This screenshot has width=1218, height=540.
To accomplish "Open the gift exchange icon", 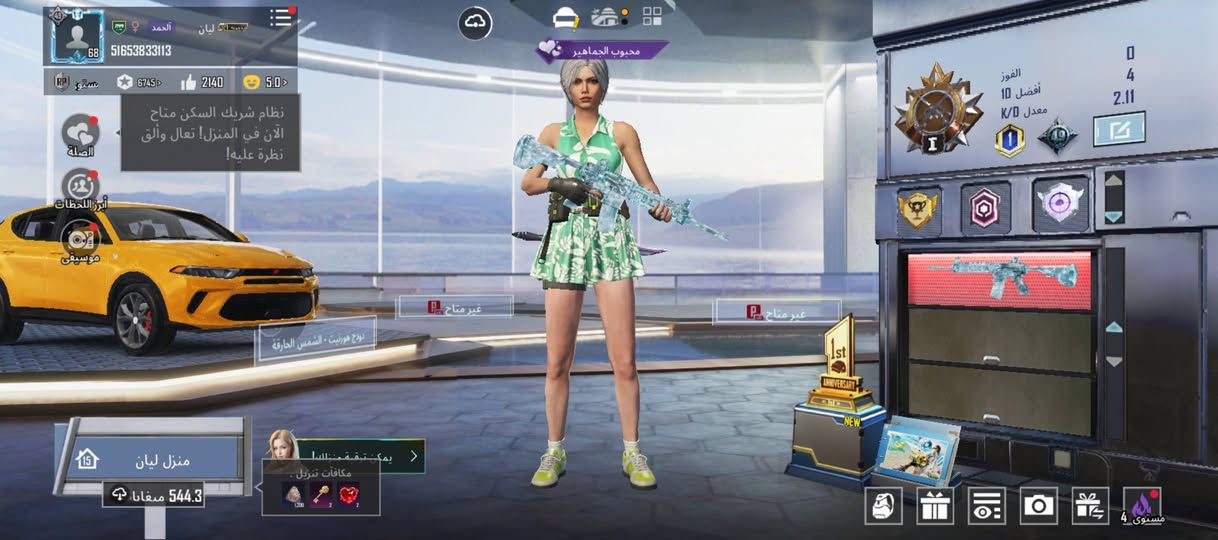I will coord(1091,506).
